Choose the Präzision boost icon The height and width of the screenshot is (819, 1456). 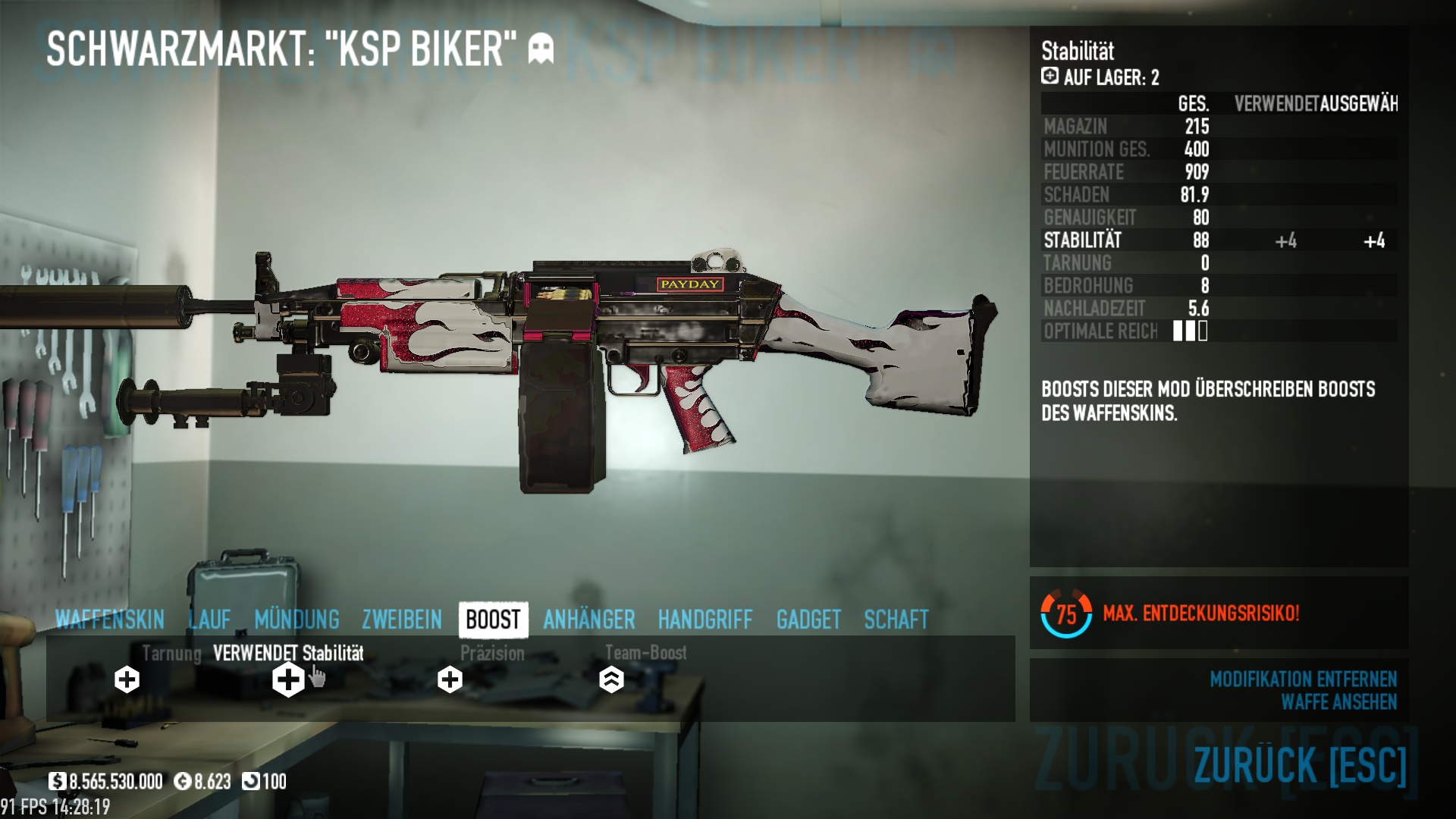[450, 679]
